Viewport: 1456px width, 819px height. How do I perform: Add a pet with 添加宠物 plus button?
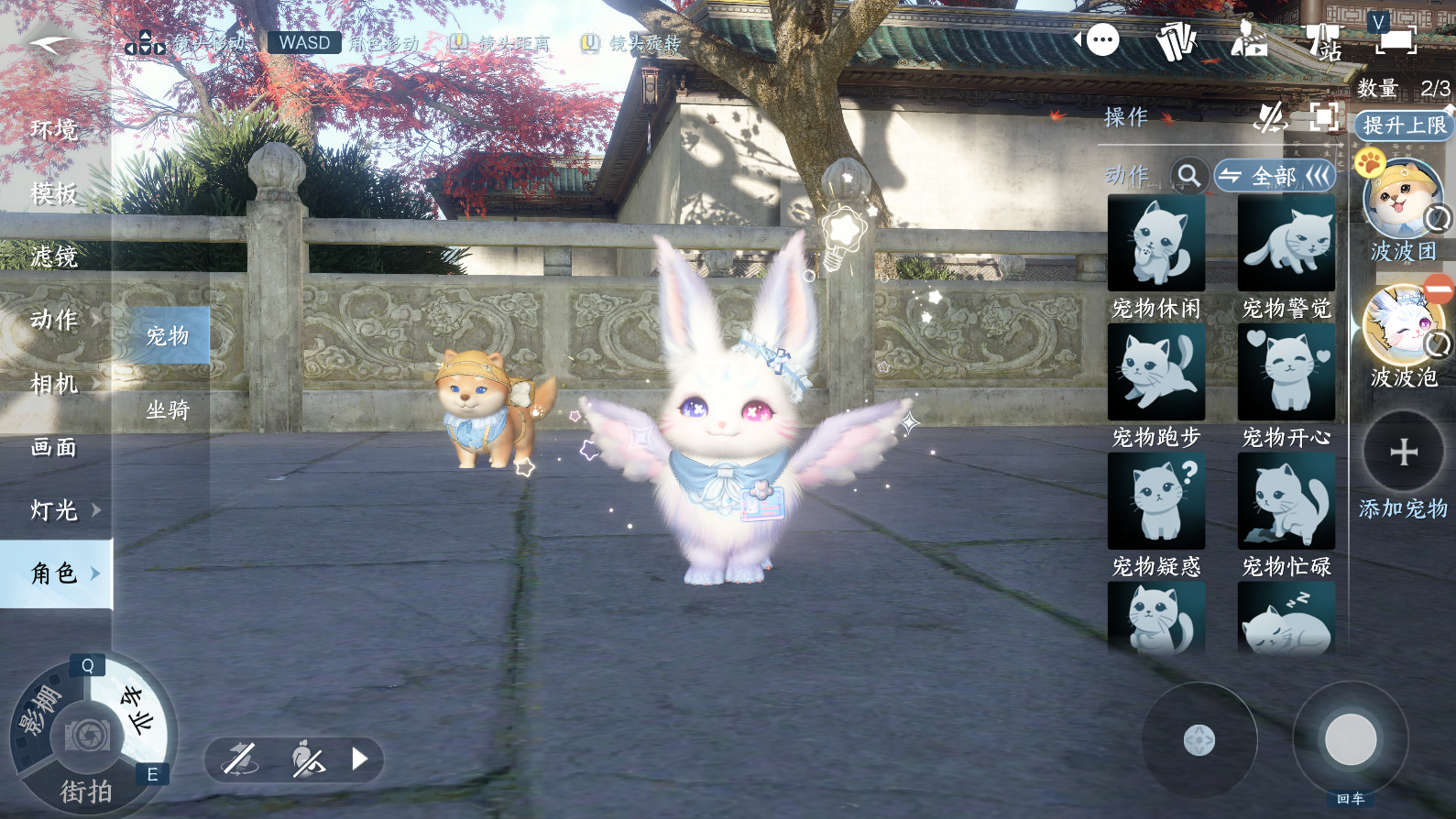pyautogui.click(x=1403, y=452)
